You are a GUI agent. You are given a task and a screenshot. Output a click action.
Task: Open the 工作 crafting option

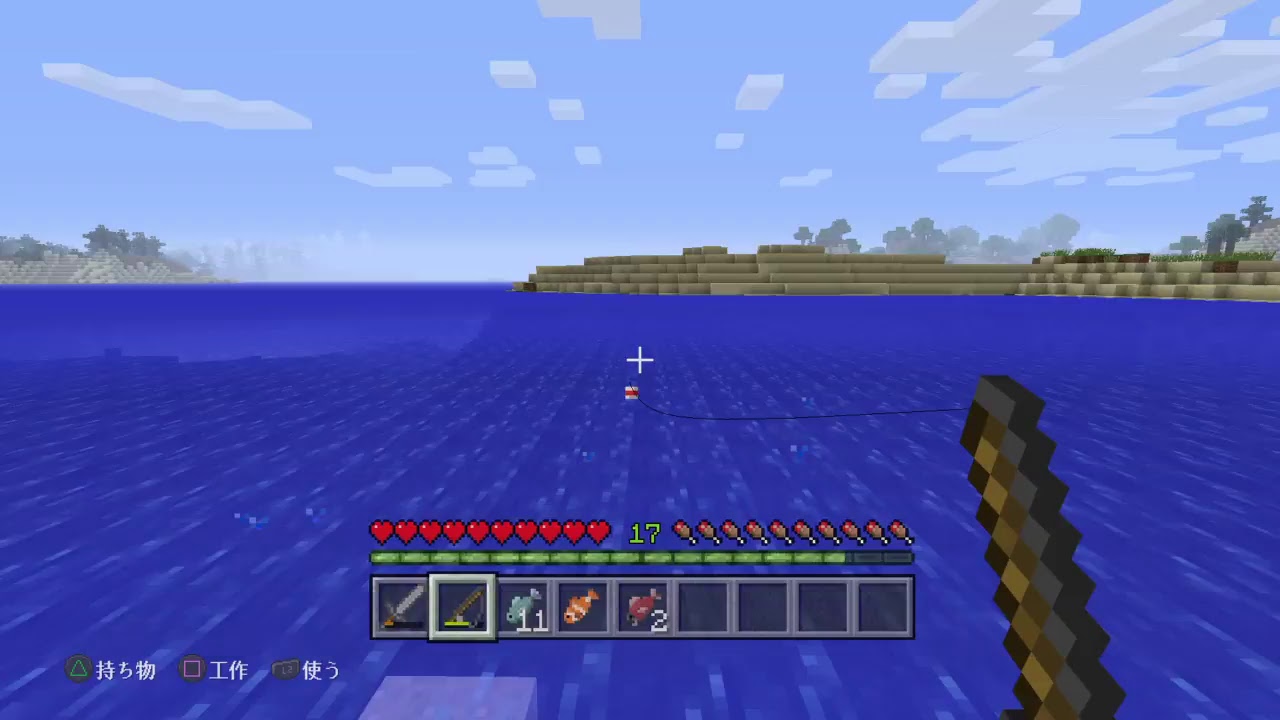pyautogui.click(x=231, y=671)
